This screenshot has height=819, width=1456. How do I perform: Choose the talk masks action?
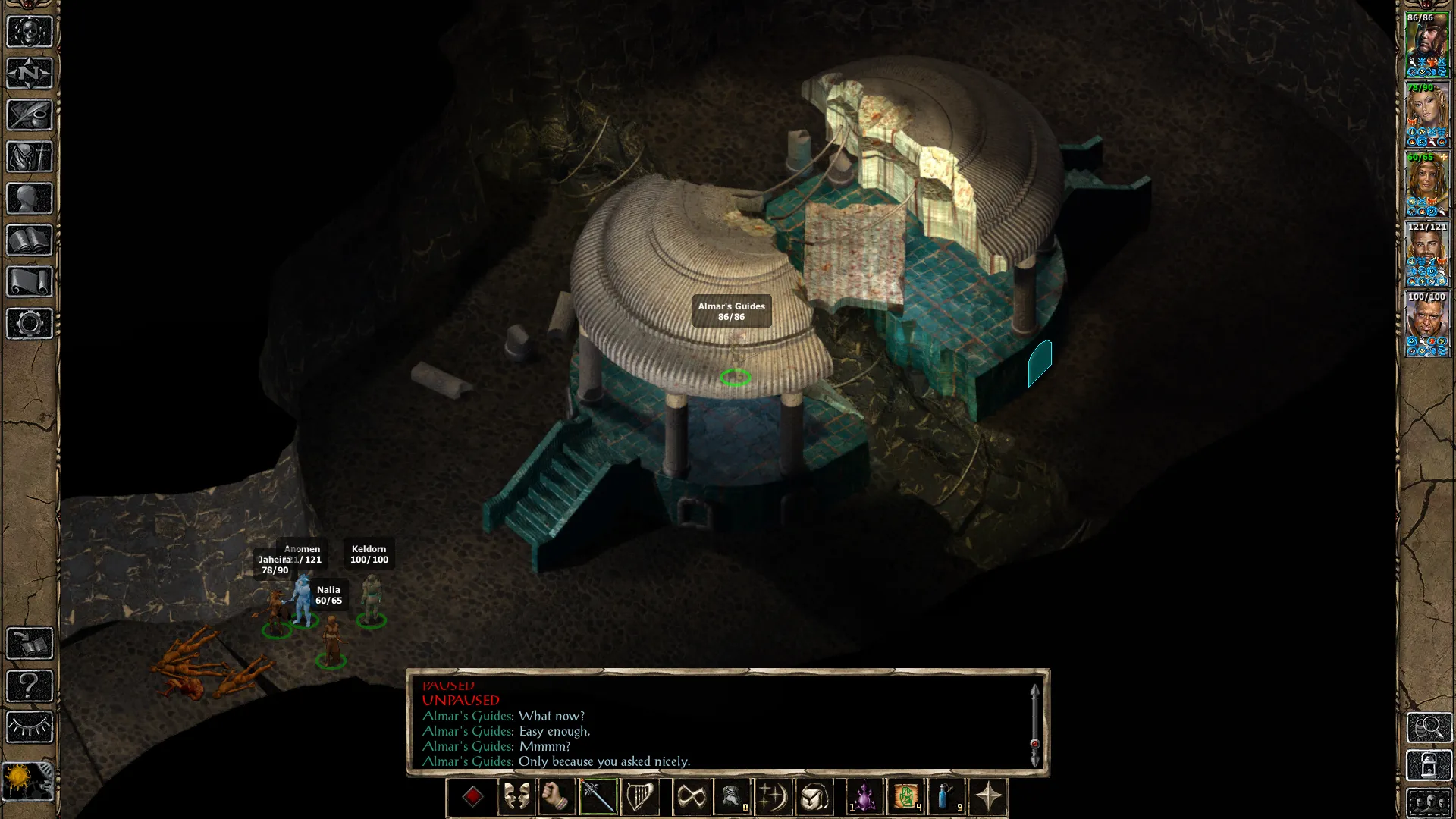516,797
